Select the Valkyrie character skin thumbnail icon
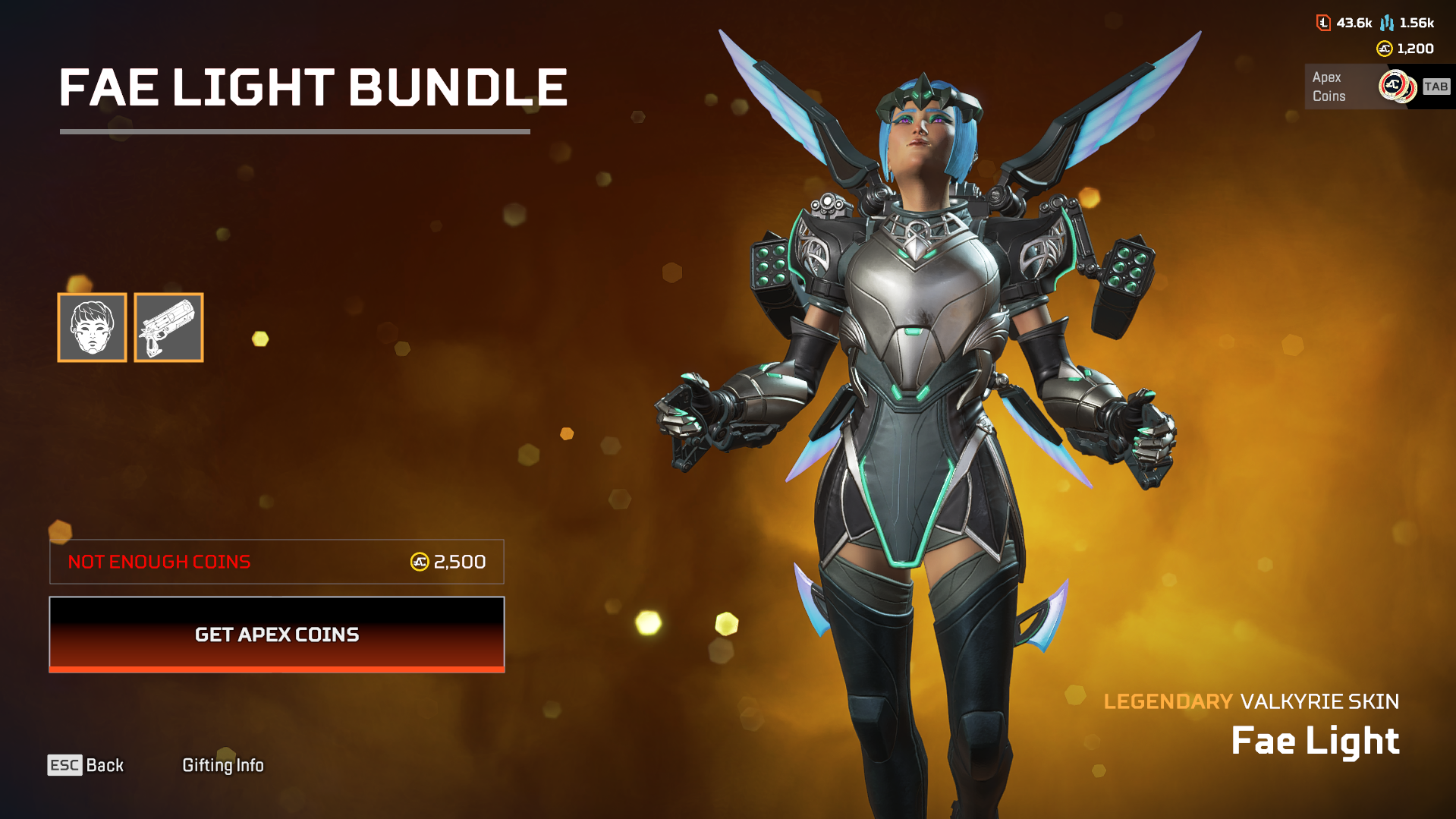Viewport: 1456px width, 819px height. point(92,327)
